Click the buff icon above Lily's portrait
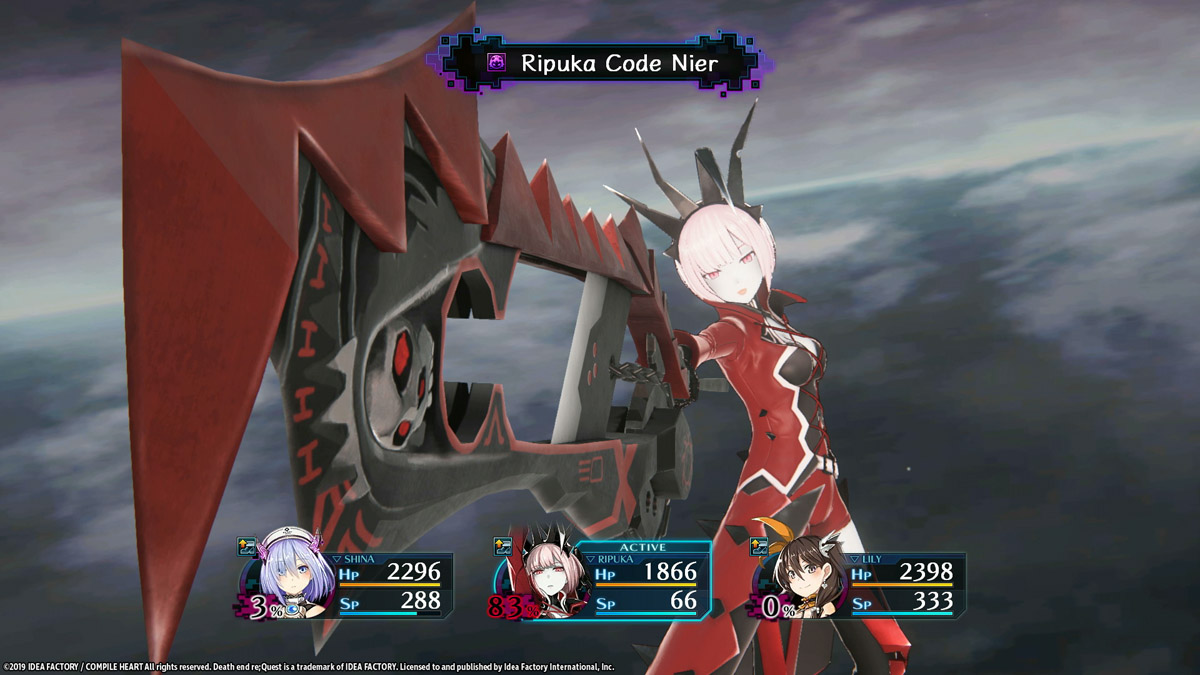 pos(761,546)
